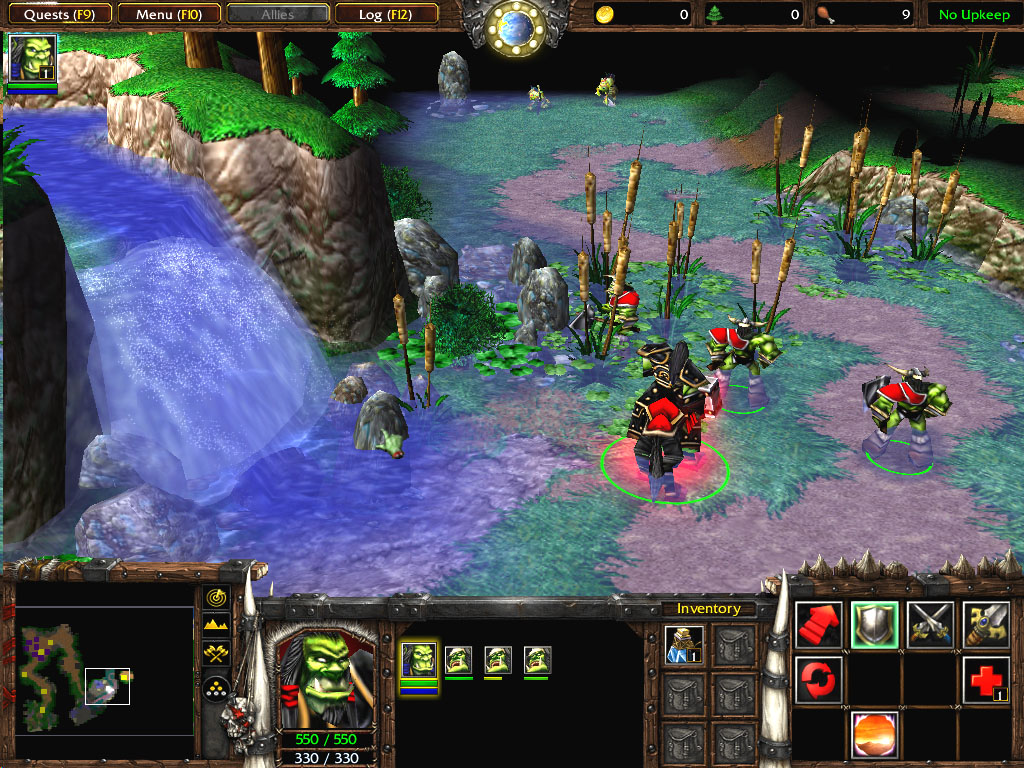
Task: Use the item in the first inventory slot
Action: (x=684, y=645)
